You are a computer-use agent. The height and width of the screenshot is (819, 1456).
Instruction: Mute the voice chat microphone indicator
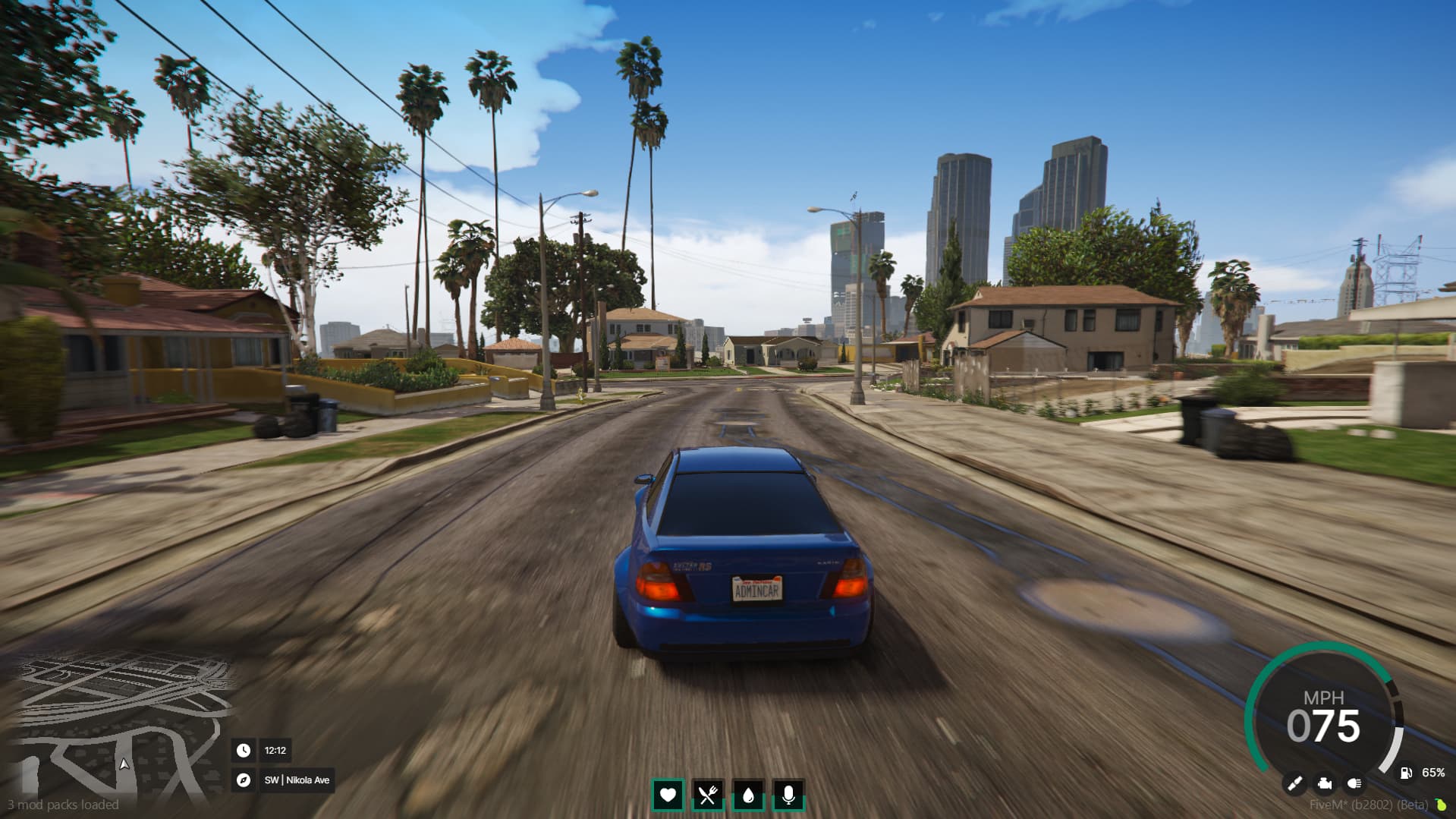point(789,796)
